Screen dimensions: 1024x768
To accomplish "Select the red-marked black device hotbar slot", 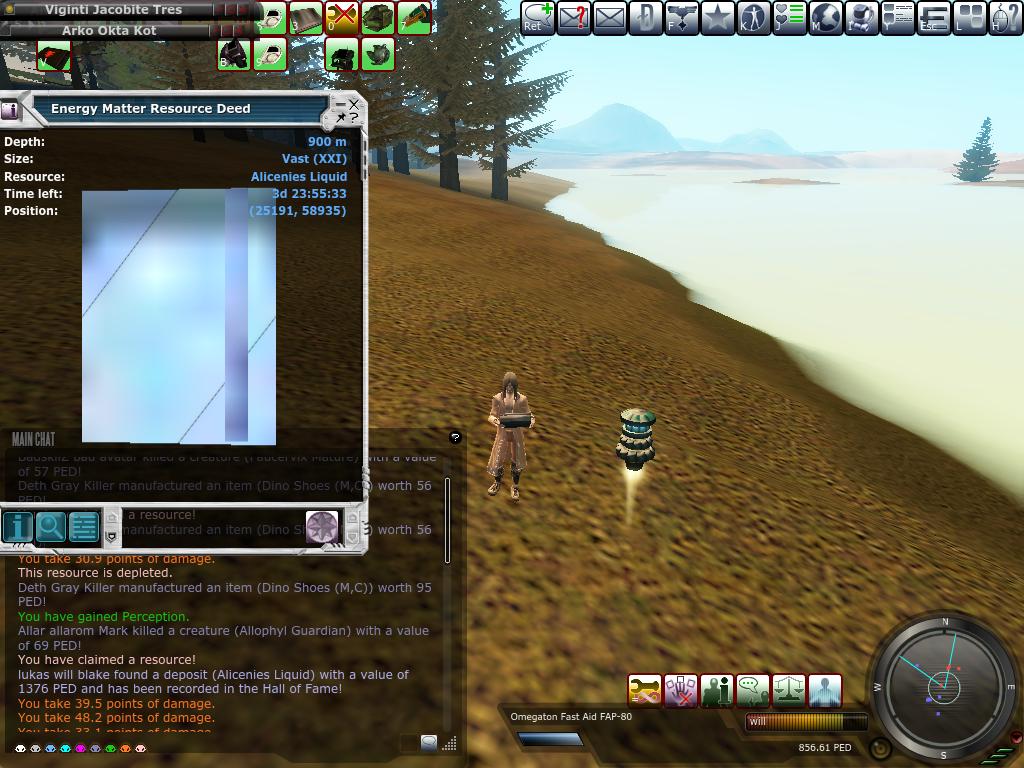I will click(54, 56).
